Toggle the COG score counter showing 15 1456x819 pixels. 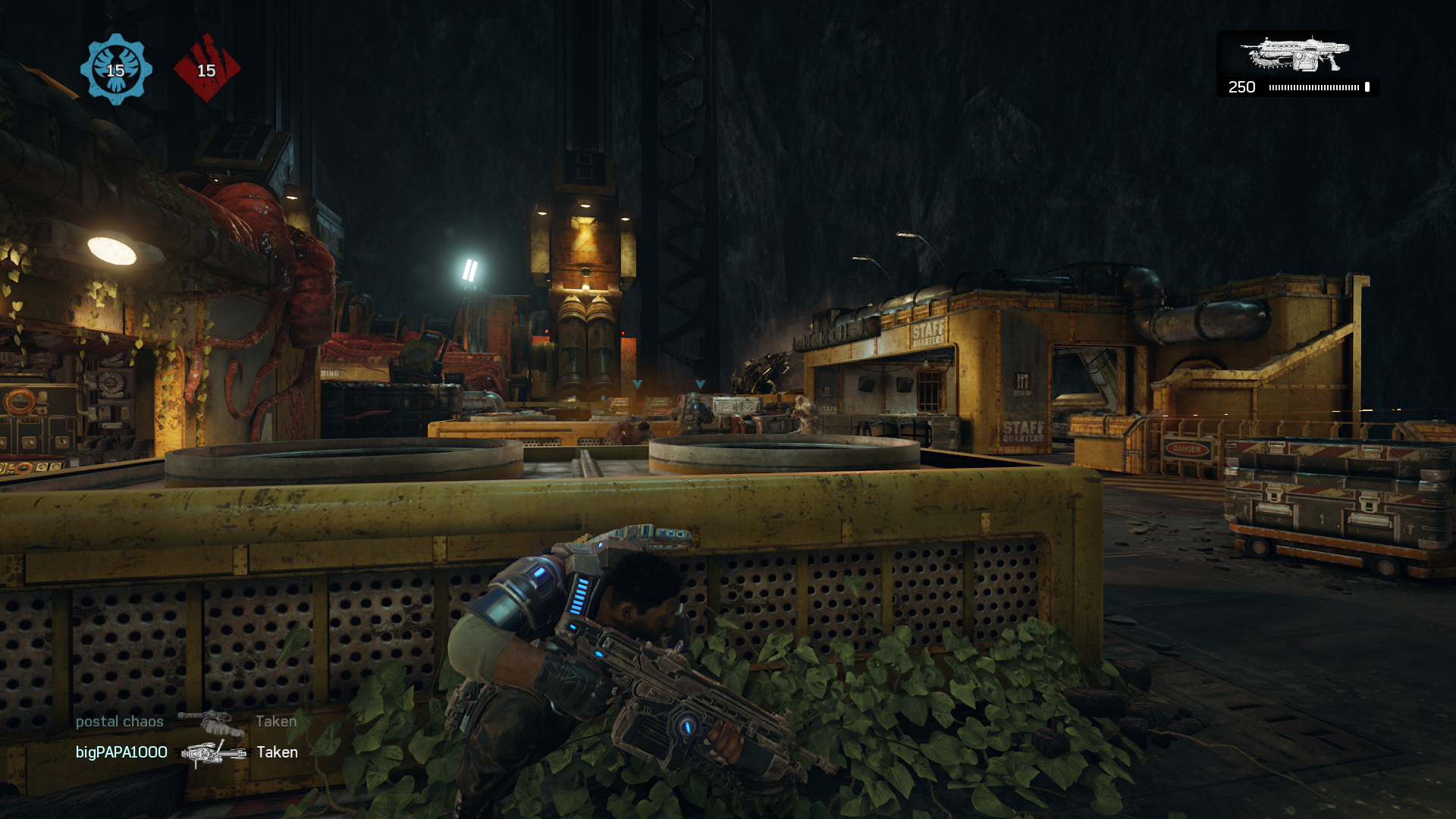tap(115, 72)
